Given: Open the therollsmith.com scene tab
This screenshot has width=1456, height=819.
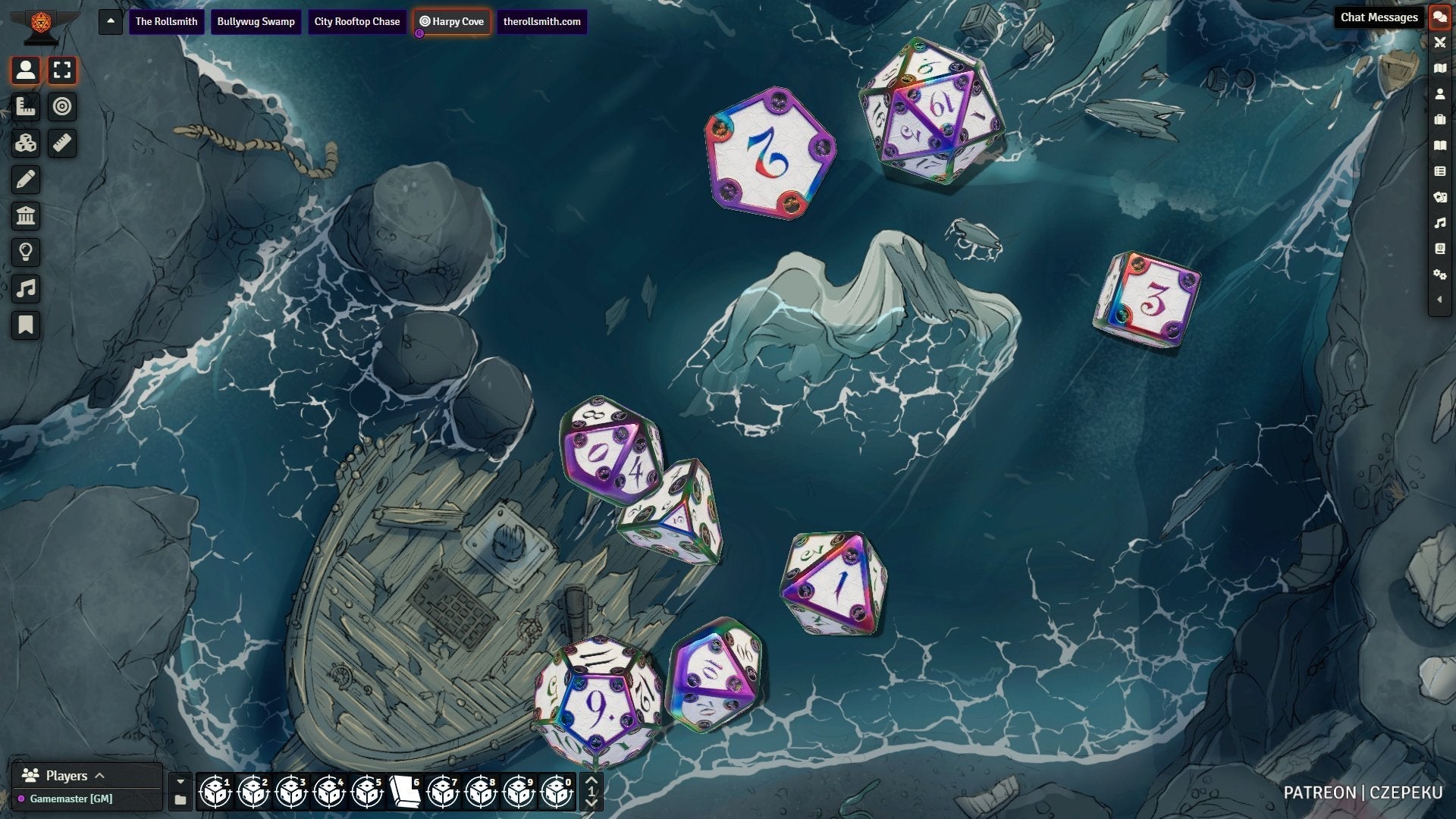Looking at the screenshot, I should tap(541, 21).
